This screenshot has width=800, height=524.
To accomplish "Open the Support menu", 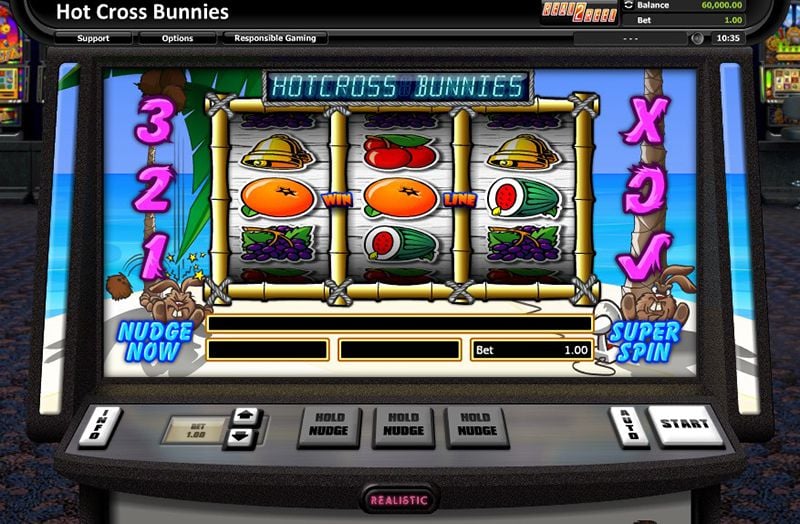I will [93, 38].
